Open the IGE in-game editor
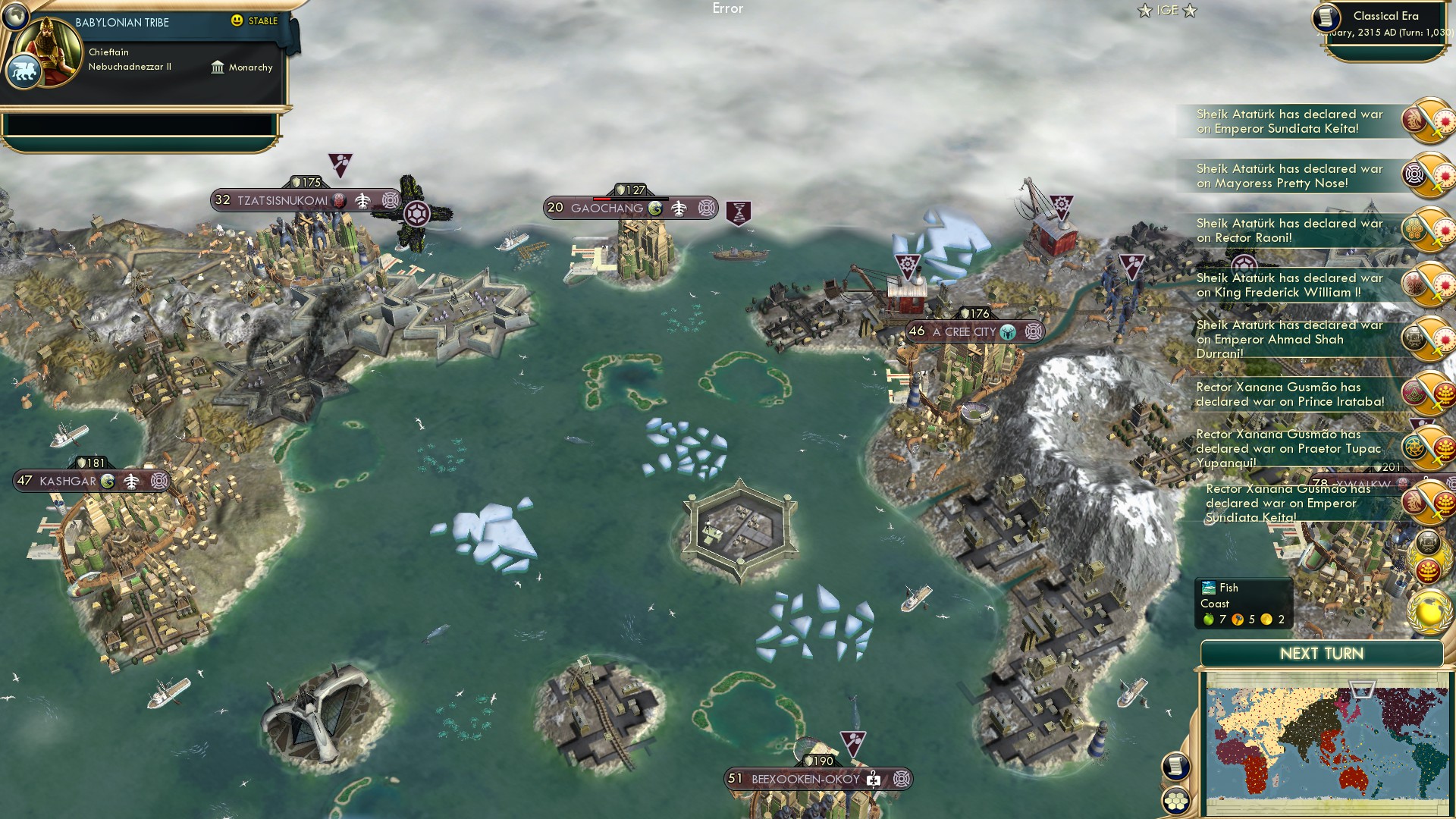Image resolution: width=1456 pixels, height=819 pixels. click(x=1167, y=11)
